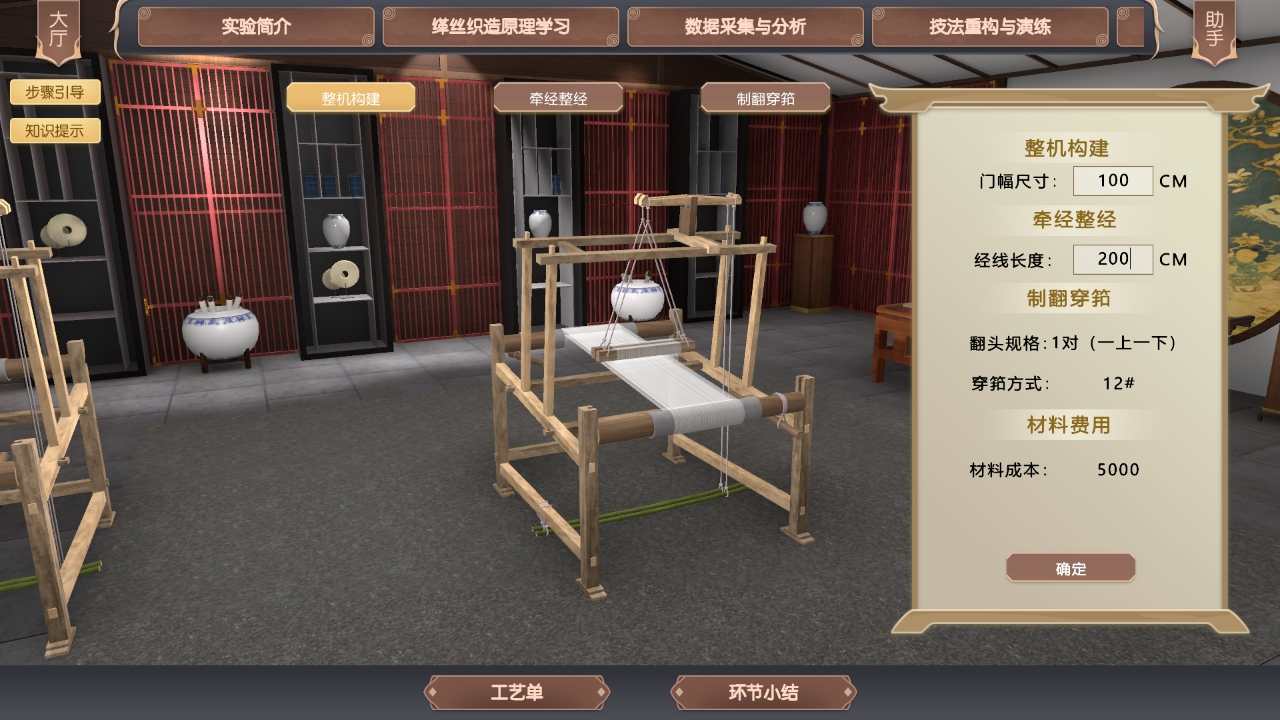Open the 知识提示 knowledge hints
Viewport: 1280px width, 720px height.
tap(55, 130)
